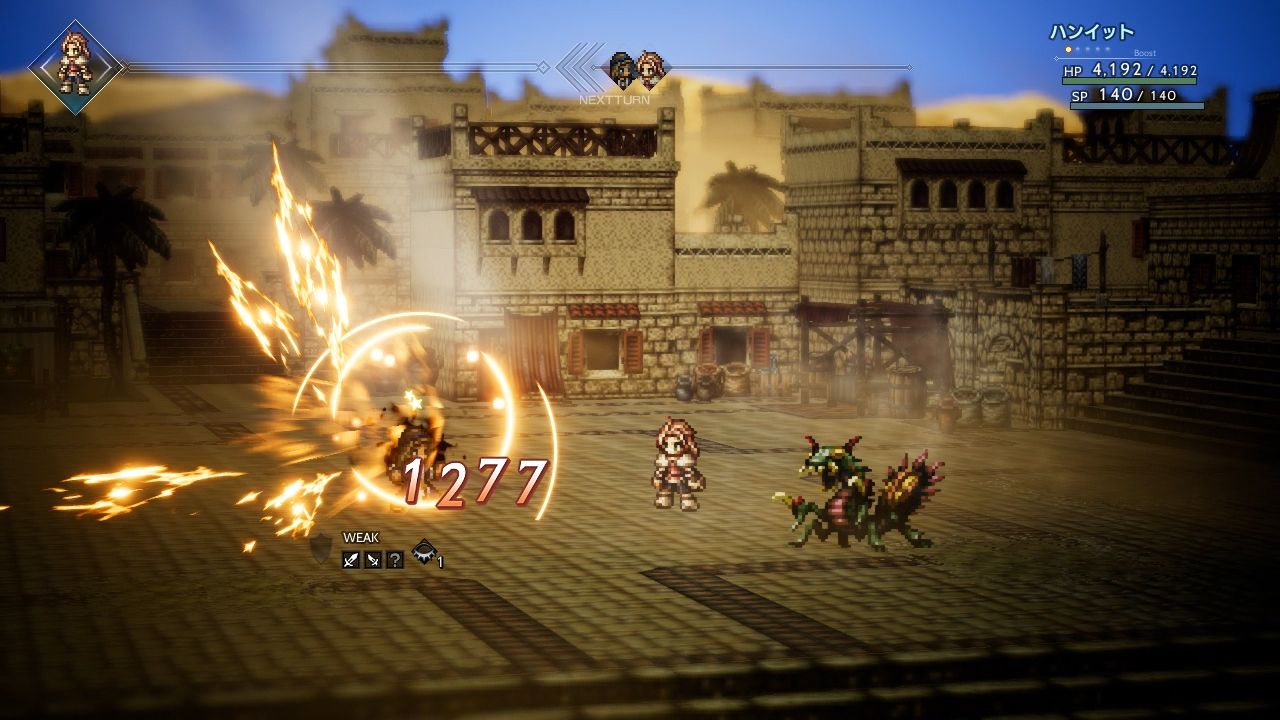
Task: Click the HP value 4,192 text
Action: 1115,70
